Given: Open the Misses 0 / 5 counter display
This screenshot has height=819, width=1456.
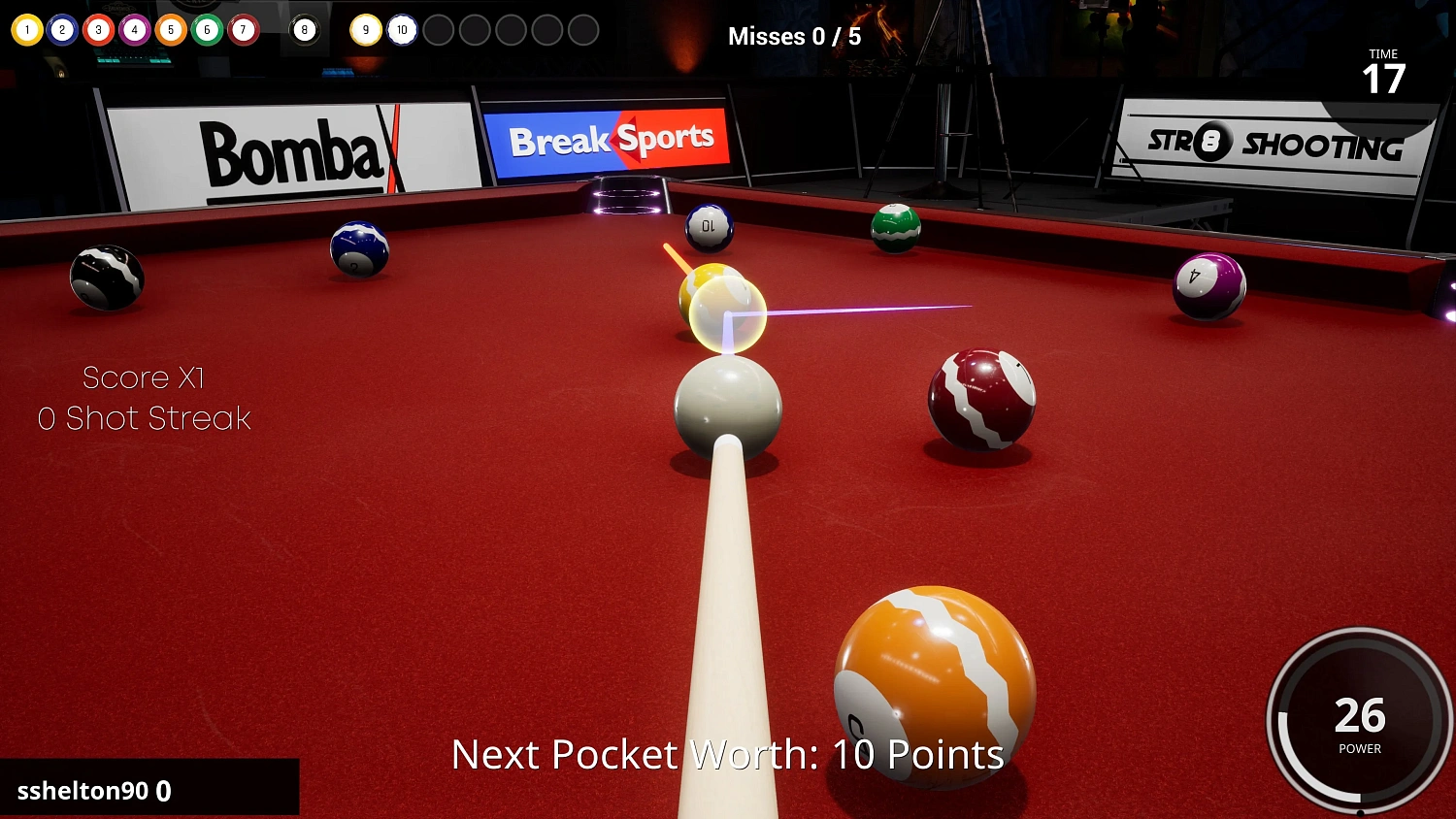Looking at the screenshot, I should 794,36.
